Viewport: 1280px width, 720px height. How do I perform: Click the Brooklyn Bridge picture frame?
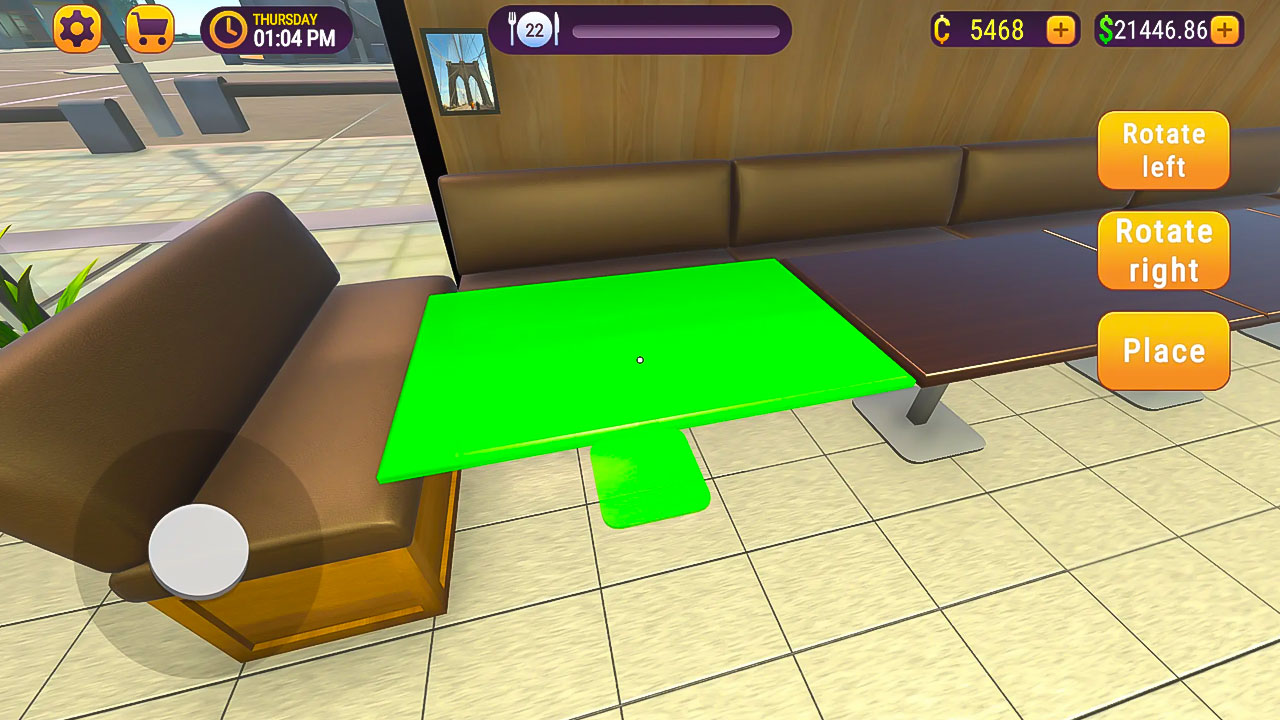coord(464,75)
